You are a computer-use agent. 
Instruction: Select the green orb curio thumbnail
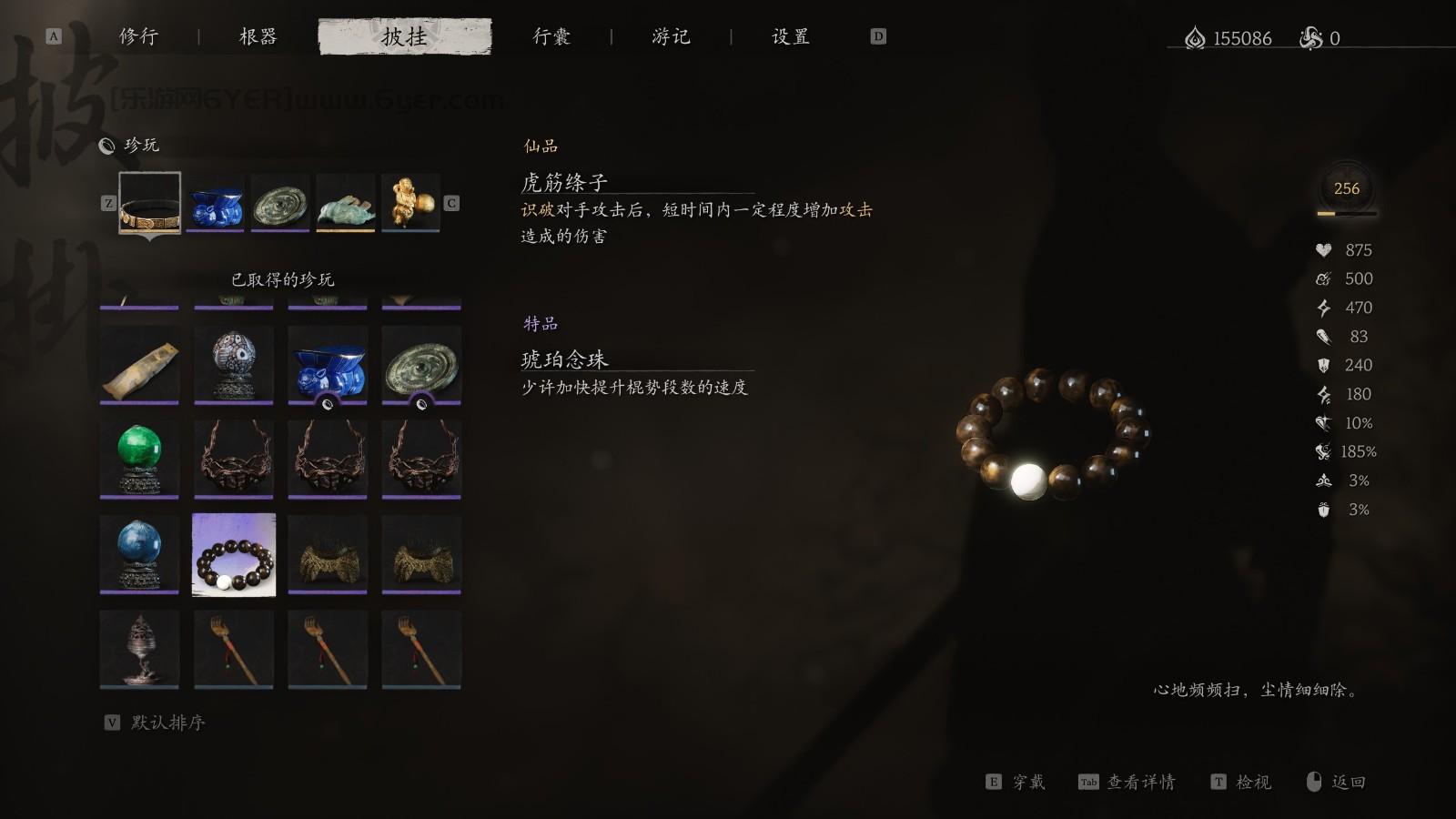[x=139, y=459]
